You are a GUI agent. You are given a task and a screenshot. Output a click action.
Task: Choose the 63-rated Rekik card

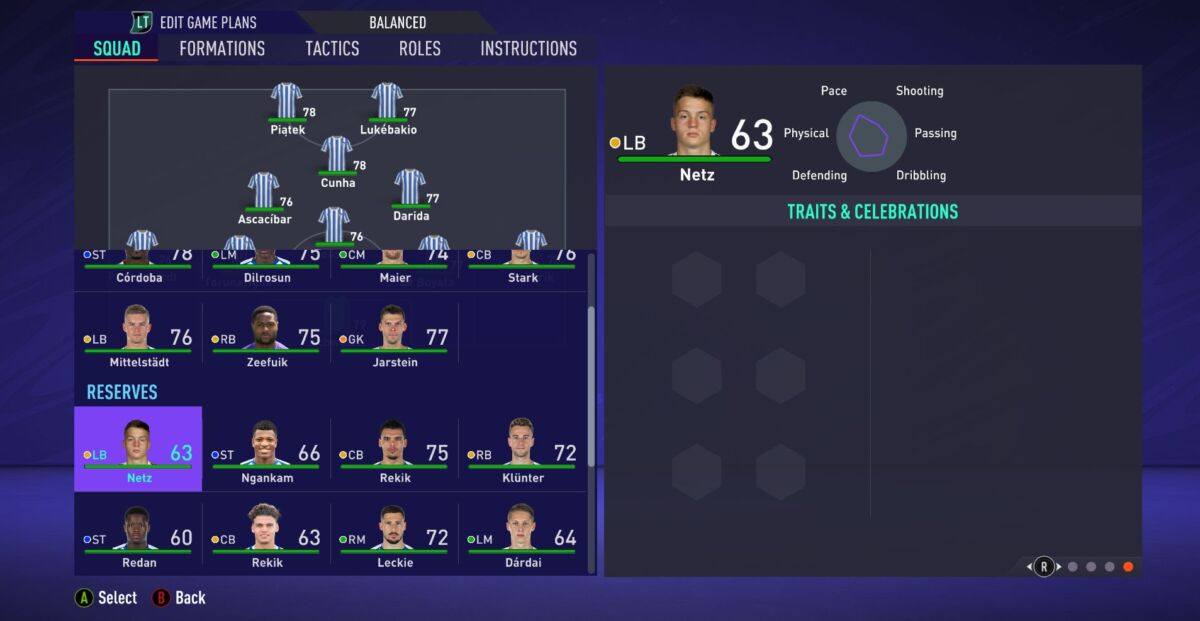click(x=266, y=534)
